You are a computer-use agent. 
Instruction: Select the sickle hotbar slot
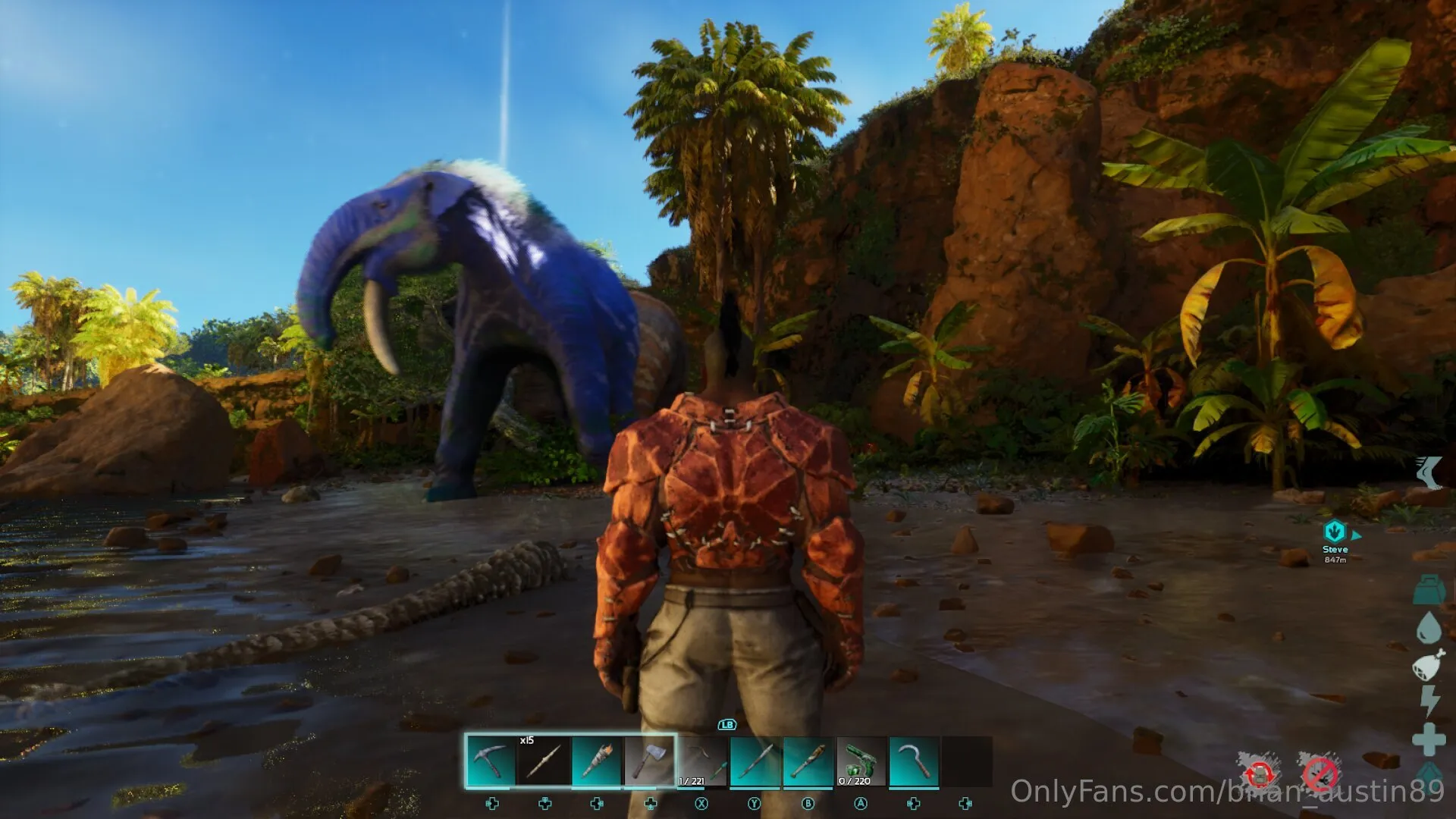point(914,761)
